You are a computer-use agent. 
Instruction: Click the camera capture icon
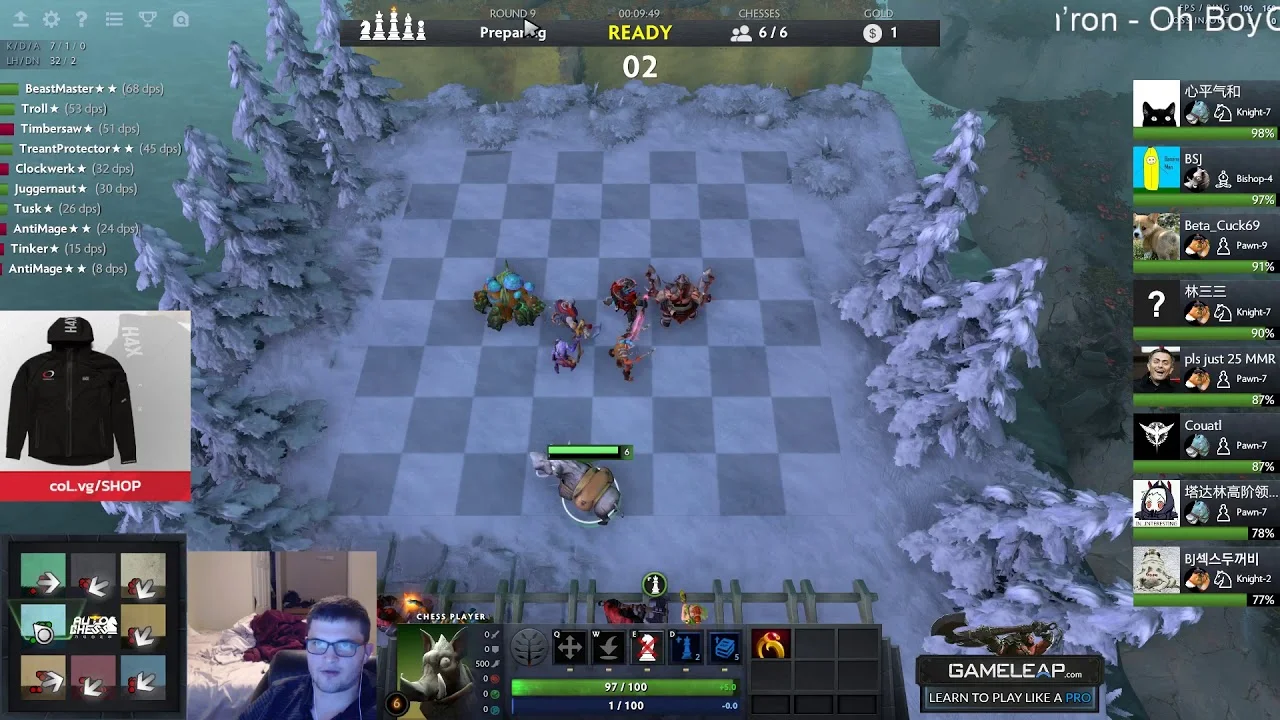click(181, 19)
